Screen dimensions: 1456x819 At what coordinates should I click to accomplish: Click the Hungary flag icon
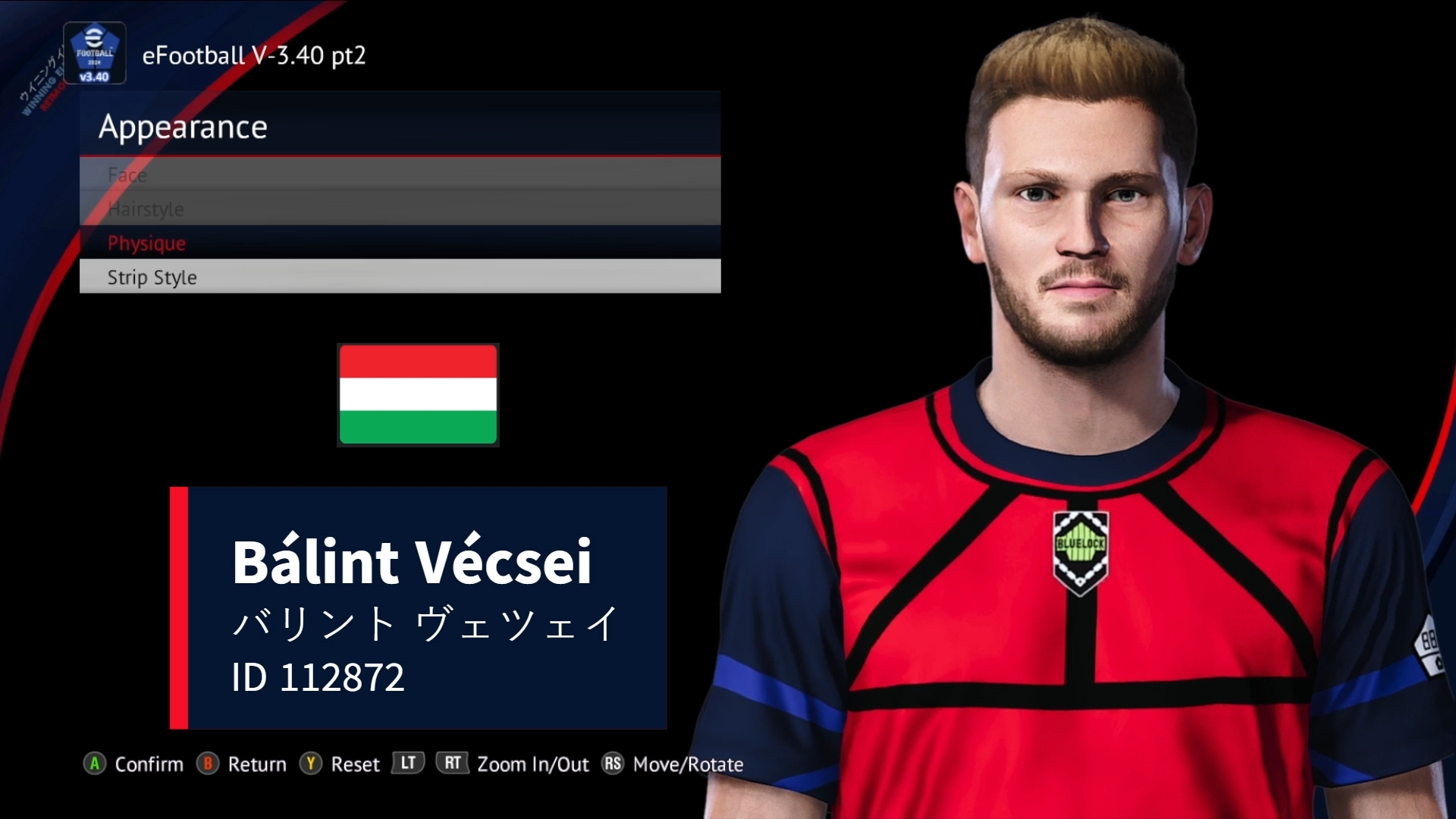tap(418, 395)
